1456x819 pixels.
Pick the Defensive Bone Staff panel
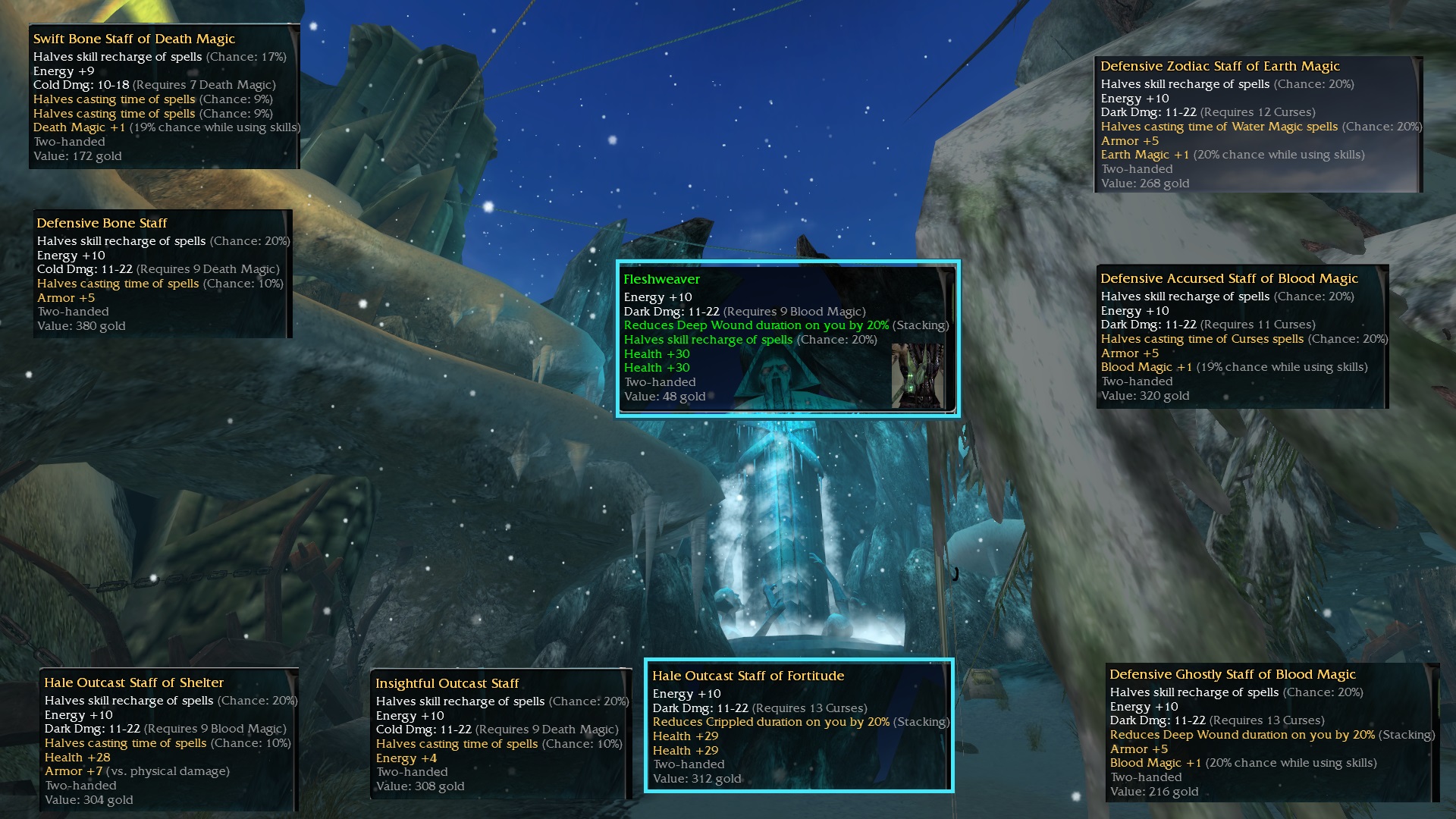tap(162, 274)
